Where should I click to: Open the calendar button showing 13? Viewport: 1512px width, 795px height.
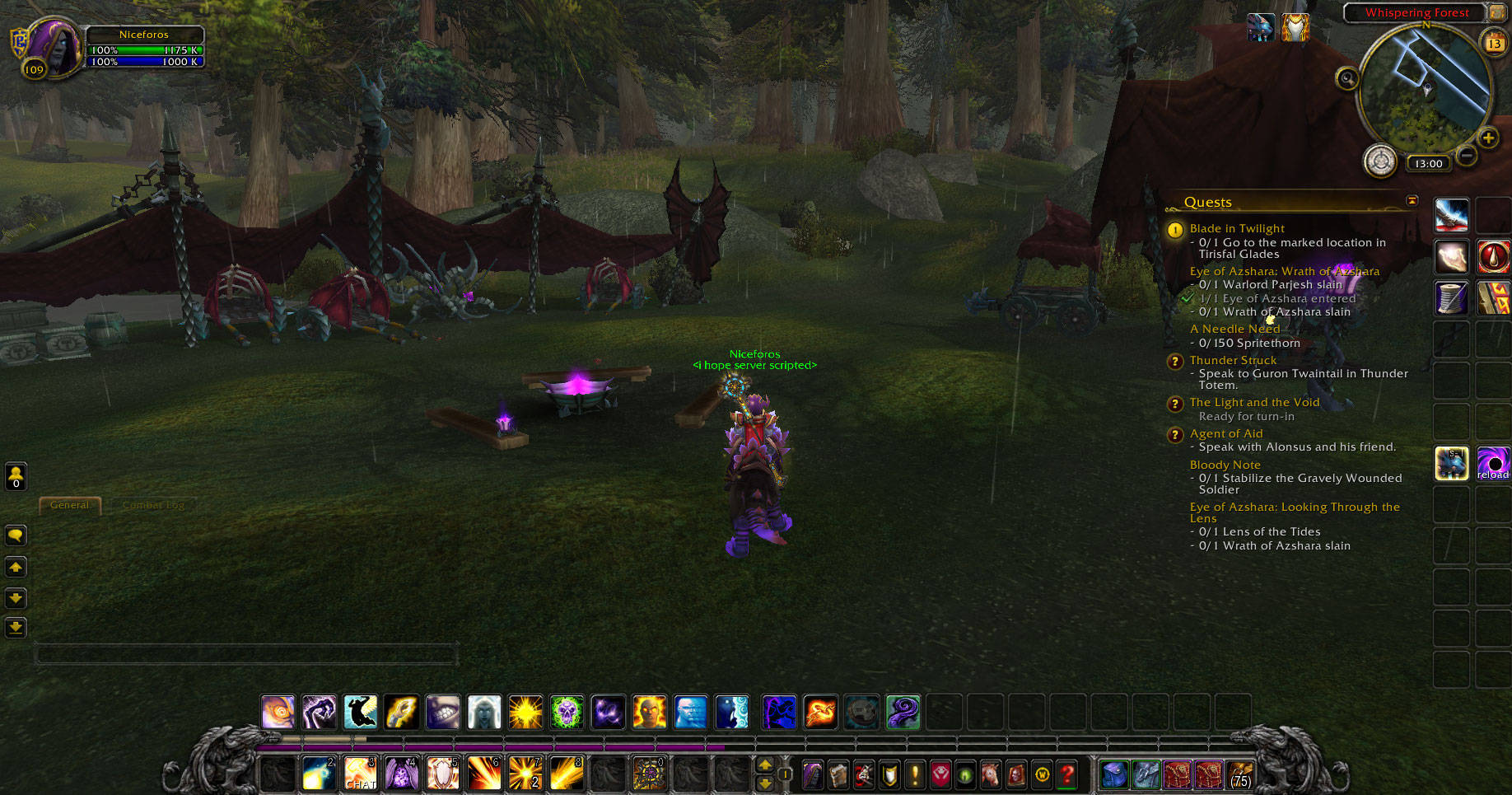1494,43
